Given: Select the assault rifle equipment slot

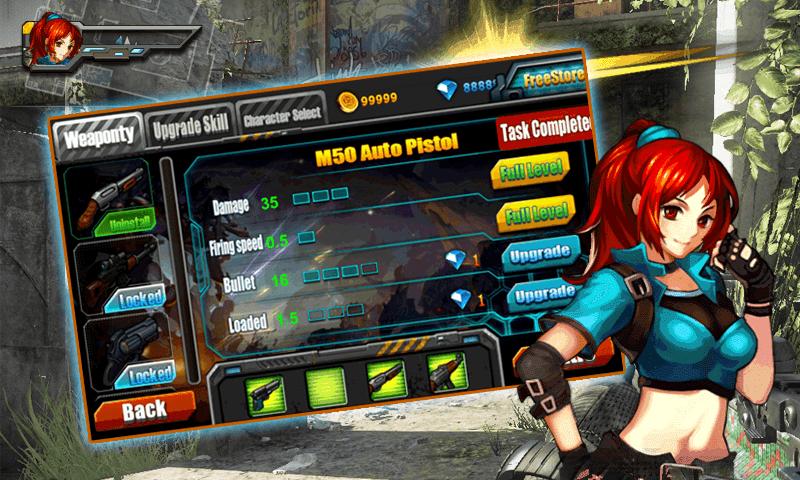Looking at the screenshot, I should [446, 371].
